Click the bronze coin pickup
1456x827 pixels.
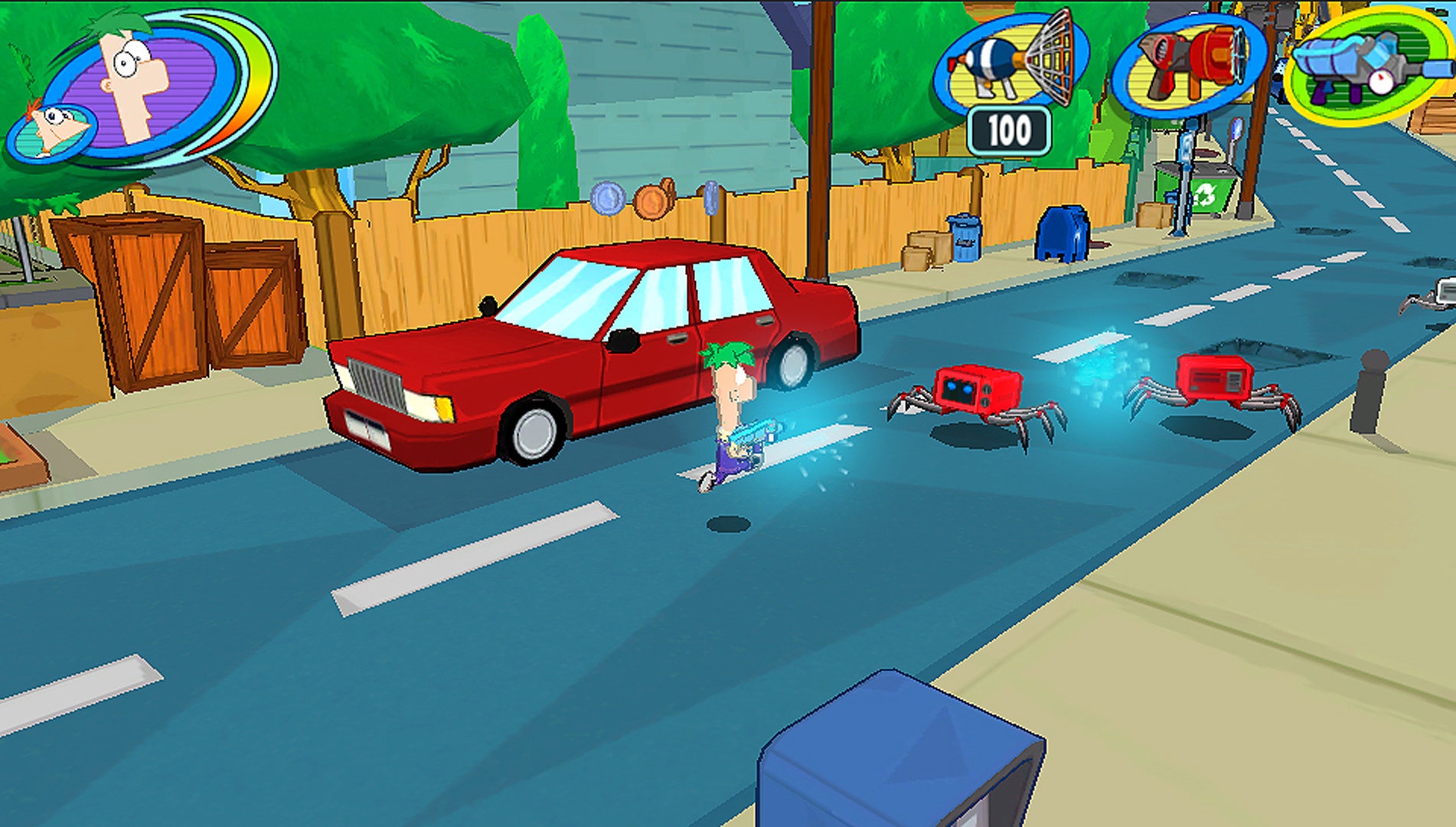[652, 201]
